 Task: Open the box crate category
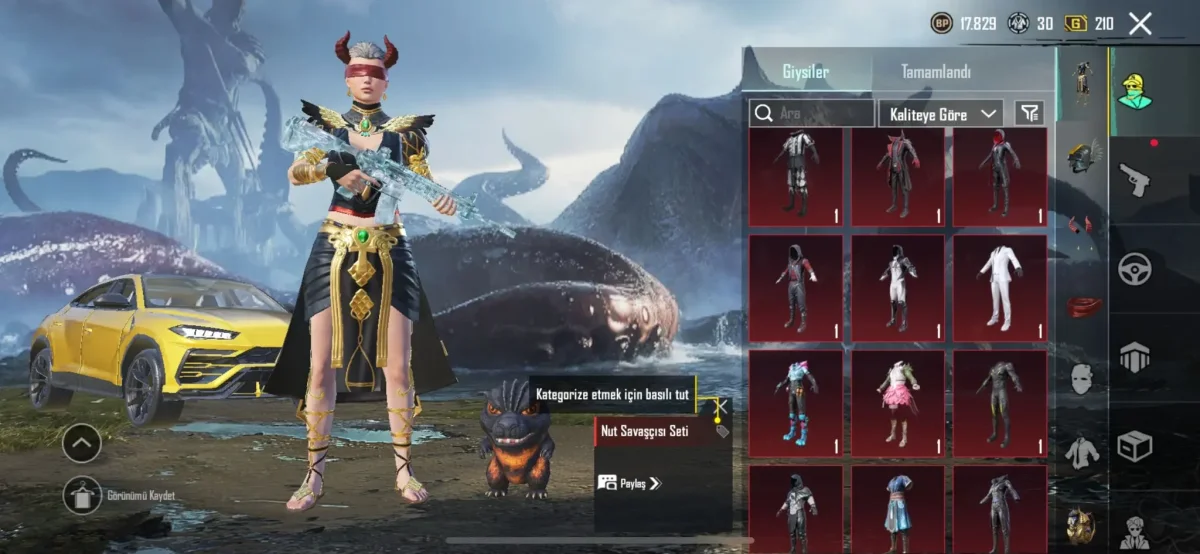(1134, 446)
